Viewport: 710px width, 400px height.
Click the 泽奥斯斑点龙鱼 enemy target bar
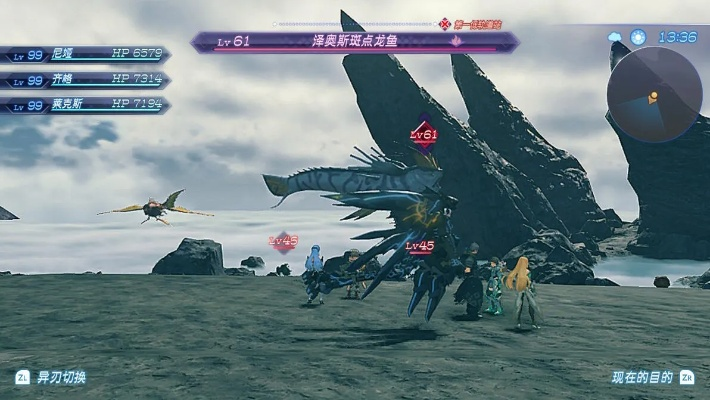[355, 41]
